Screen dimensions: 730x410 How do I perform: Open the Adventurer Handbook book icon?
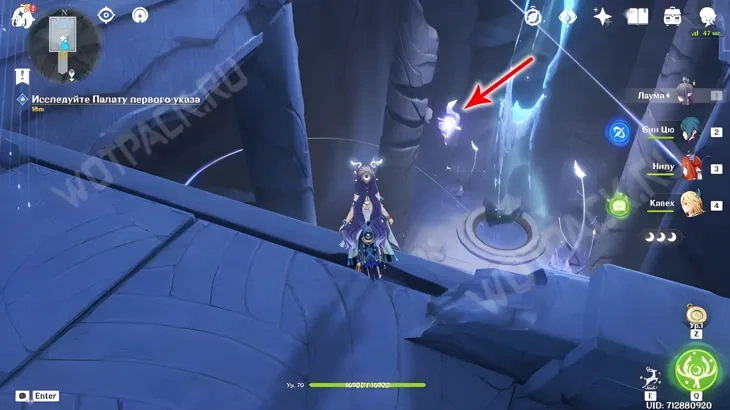pyautogui.click(x=637, y=16)
